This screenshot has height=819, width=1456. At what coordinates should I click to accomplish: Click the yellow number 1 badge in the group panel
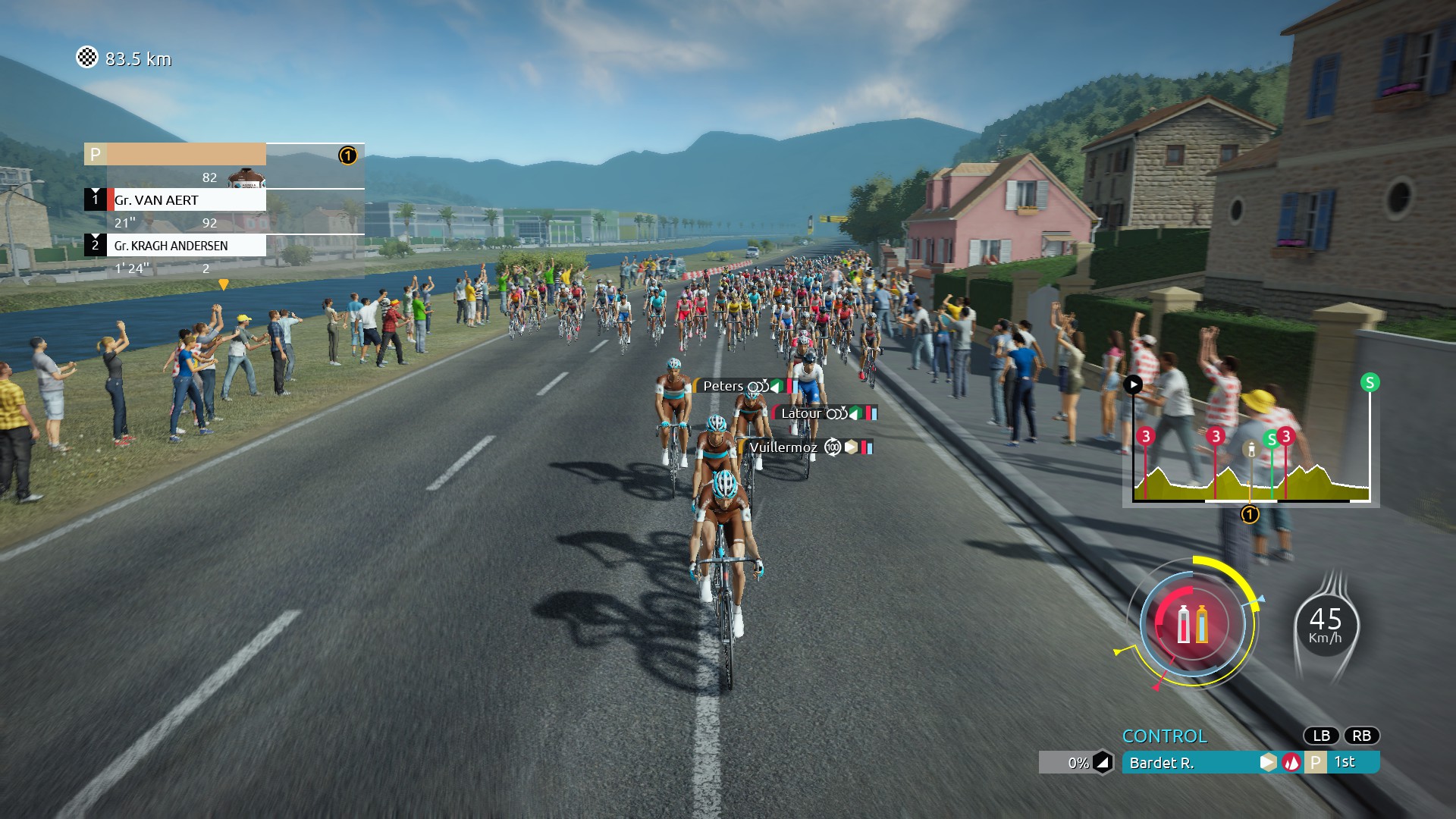pos(347,155)
